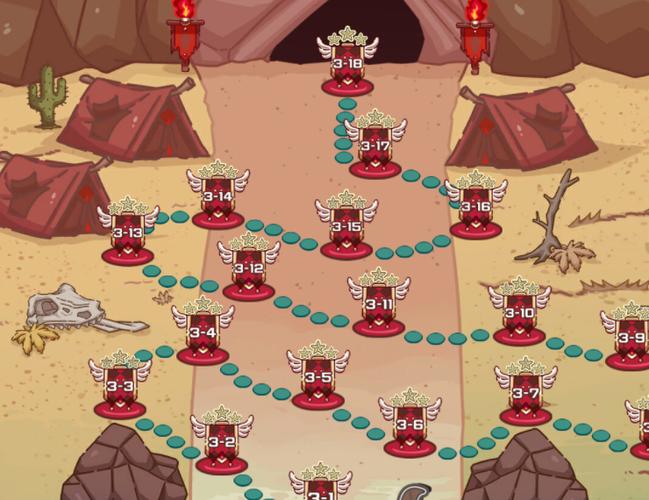The image size is (649, 500).
Task: Choose the 3-9 level node
Action: tap(631, 338)
